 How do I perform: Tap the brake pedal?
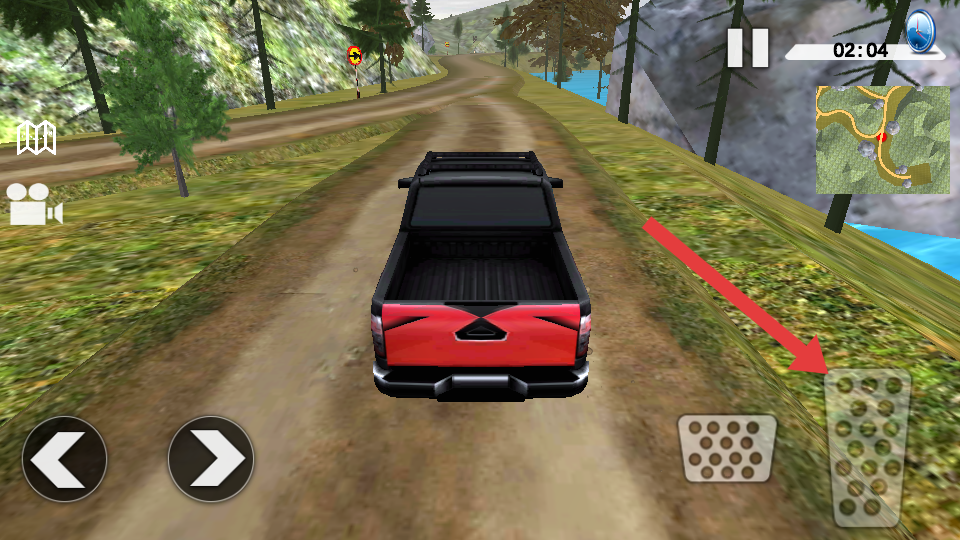(x=727, y=448)
